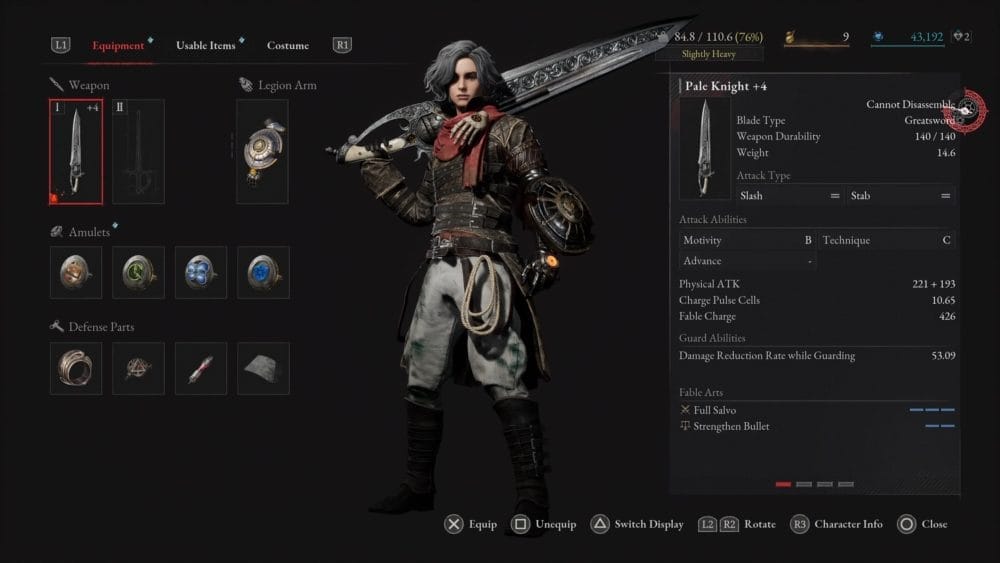Click the Full Salvo fable art row

(x=816, y=410)
